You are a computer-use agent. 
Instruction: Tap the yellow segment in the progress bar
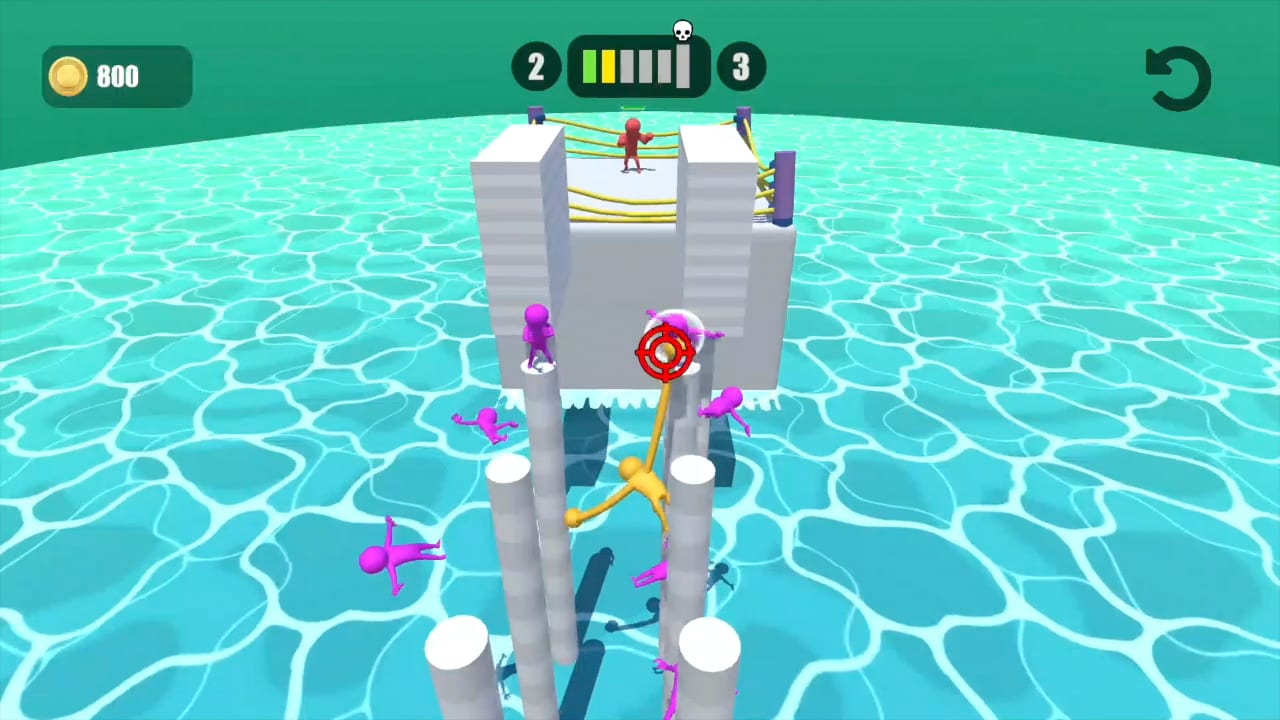[608, 66]
